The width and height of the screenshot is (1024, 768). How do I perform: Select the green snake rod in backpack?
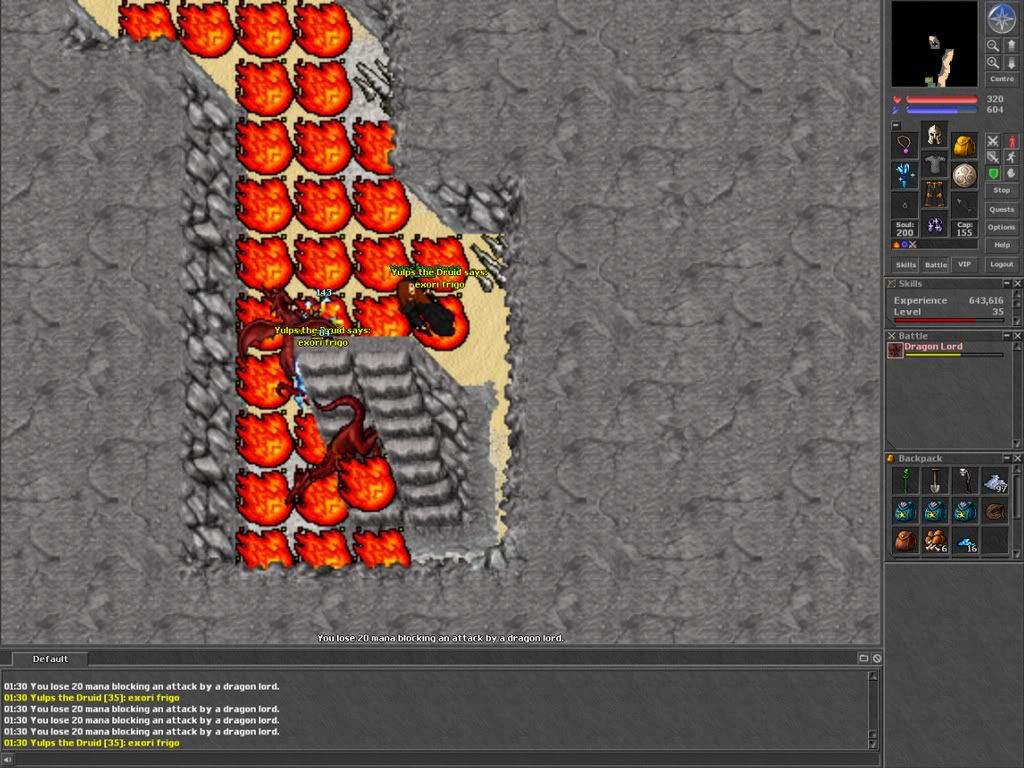pos(905,482)
